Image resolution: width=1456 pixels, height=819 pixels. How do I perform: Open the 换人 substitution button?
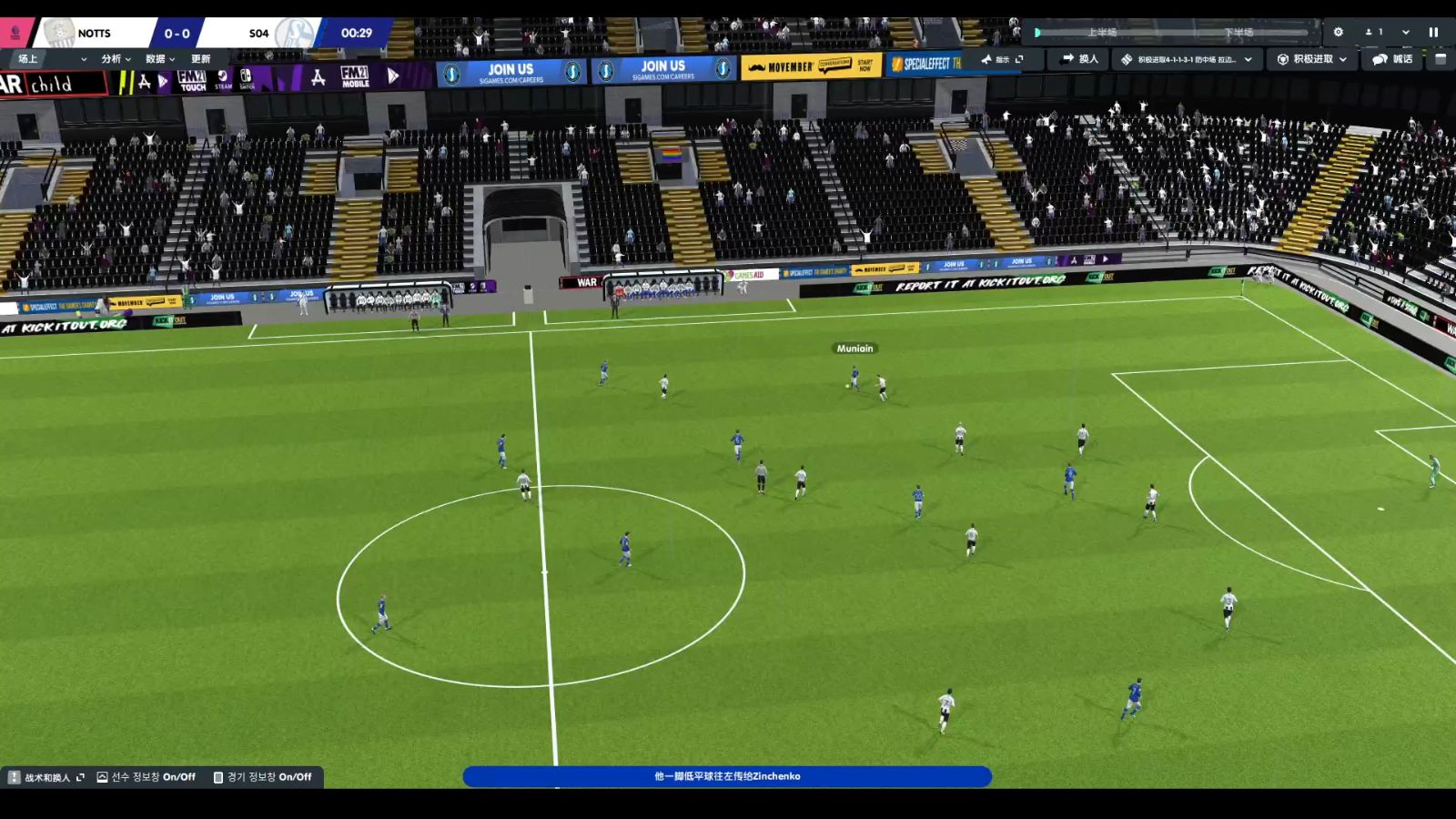[1080, 59]
